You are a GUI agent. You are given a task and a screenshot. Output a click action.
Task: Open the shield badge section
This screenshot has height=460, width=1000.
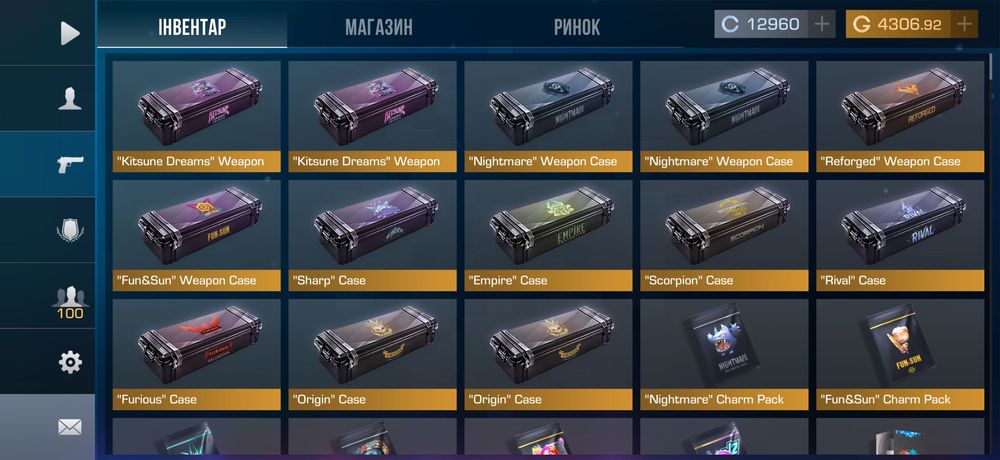click(x=69, y=230)
